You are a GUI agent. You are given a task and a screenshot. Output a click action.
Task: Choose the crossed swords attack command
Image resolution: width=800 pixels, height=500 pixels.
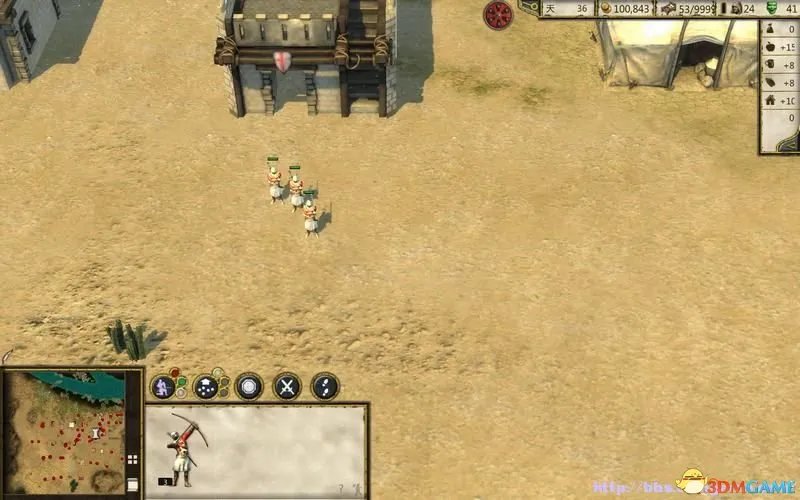coord(287,386)
